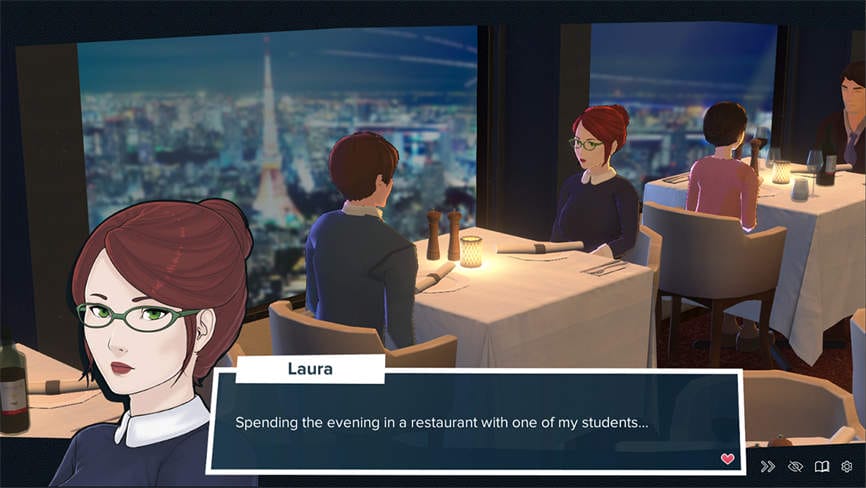866x488 pixels.
Task: Hide the interface with the crossed-eye icon
Action: coord(795,466)
